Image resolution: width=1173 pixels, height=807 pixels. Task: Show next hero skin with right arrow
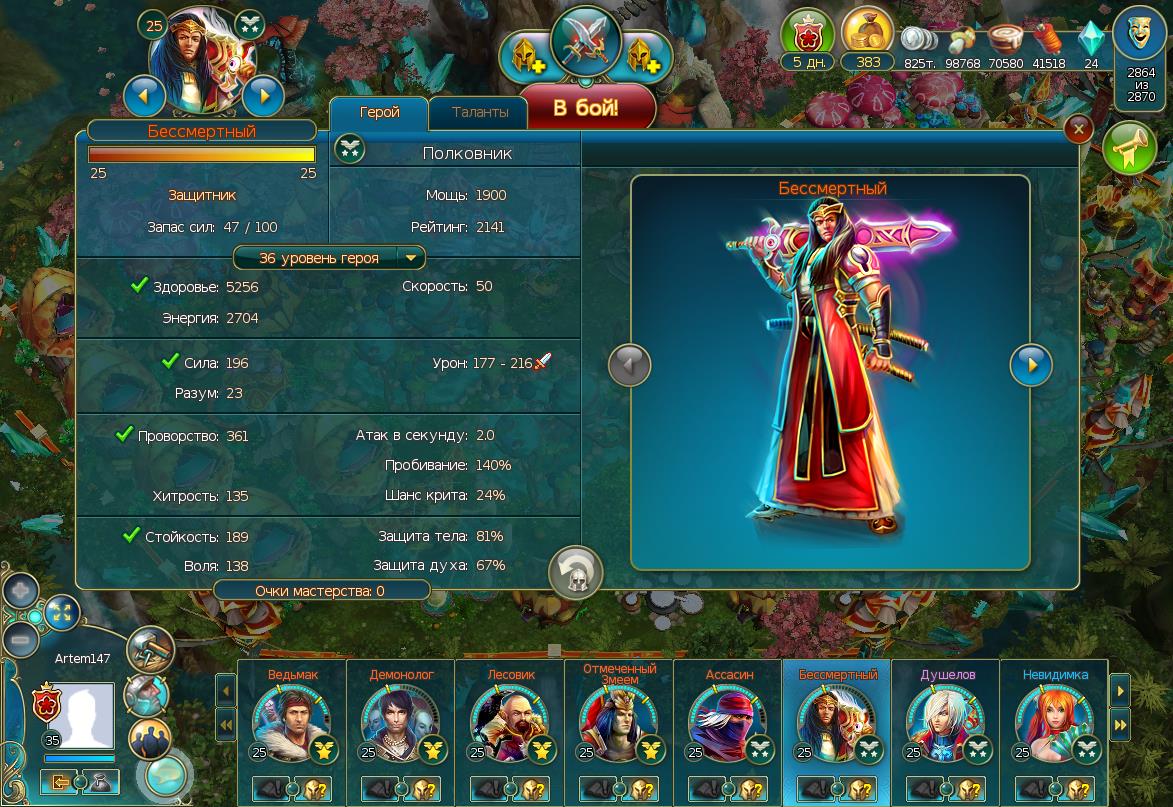tap(1031, 365)
